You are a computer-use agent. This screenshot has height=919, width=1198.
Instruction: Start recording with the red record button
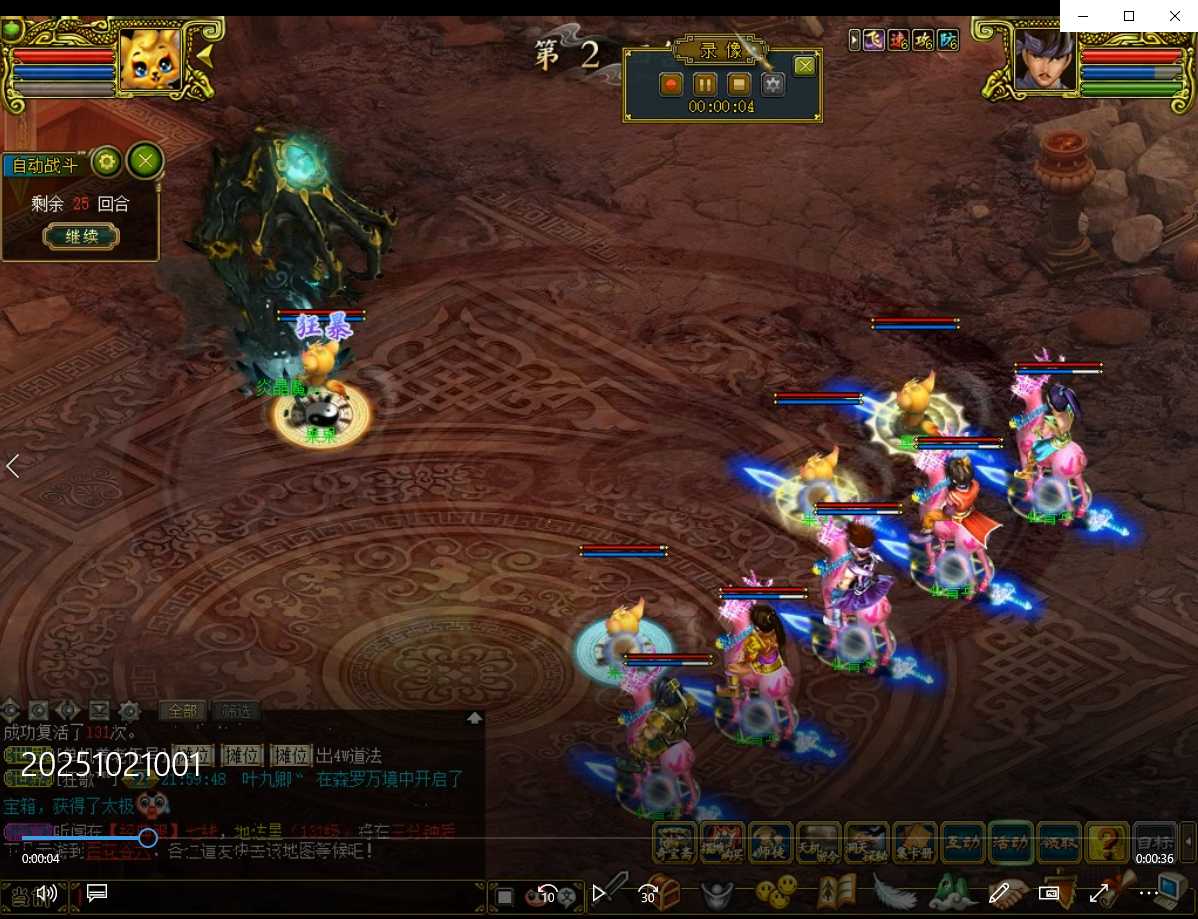pos(671,85)
